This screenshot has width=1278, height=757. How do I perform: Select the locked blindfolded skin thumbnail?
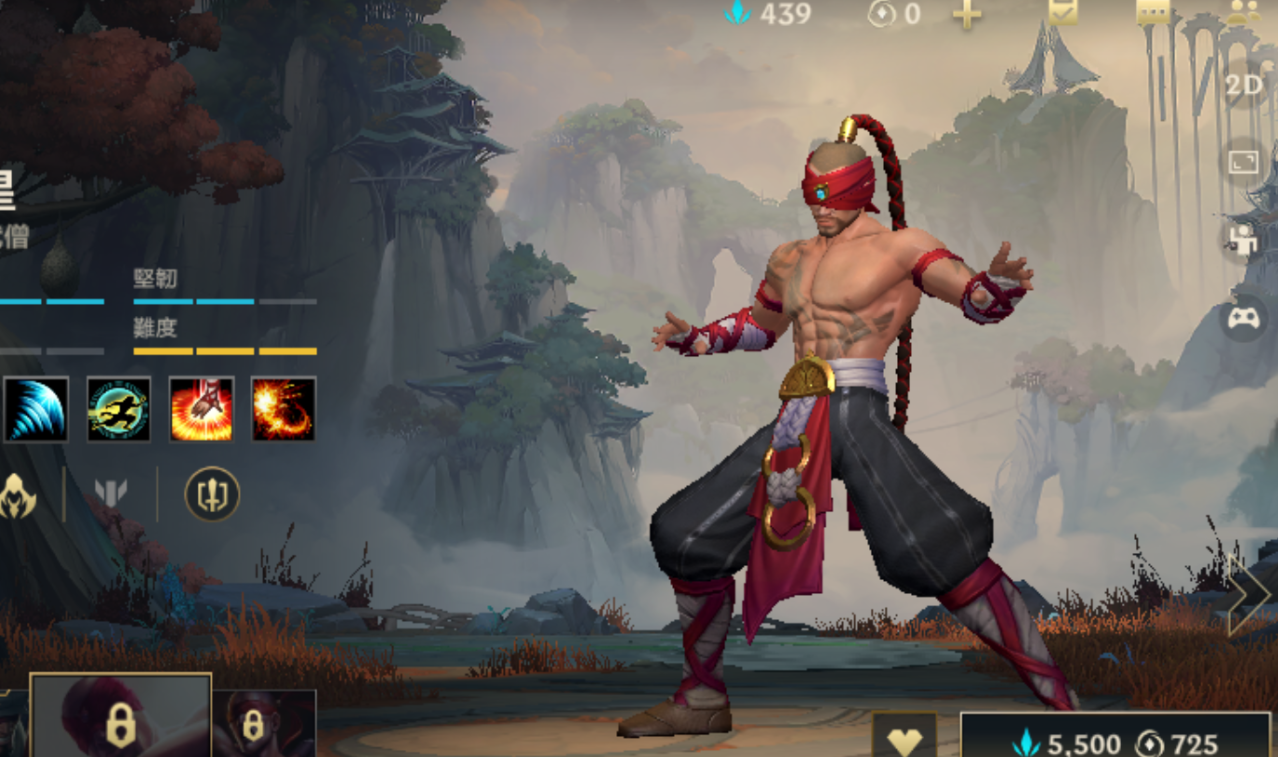pyautogui.click(x=264, y=724)
